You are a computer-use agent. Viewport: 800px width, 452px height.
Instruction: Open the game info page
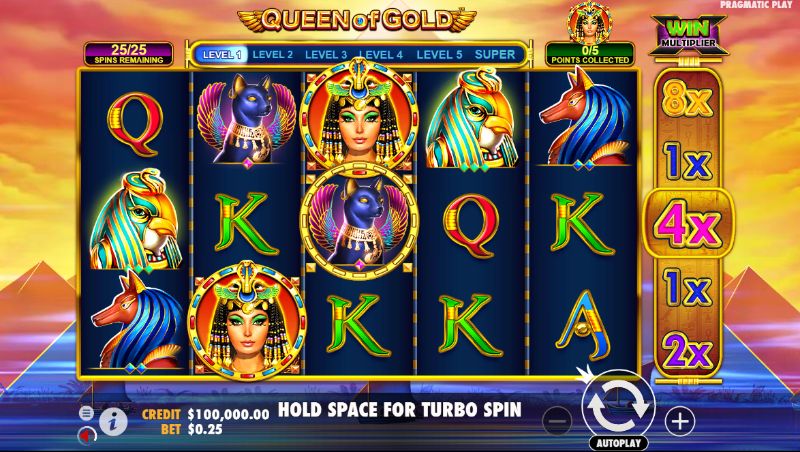point(112,422)
